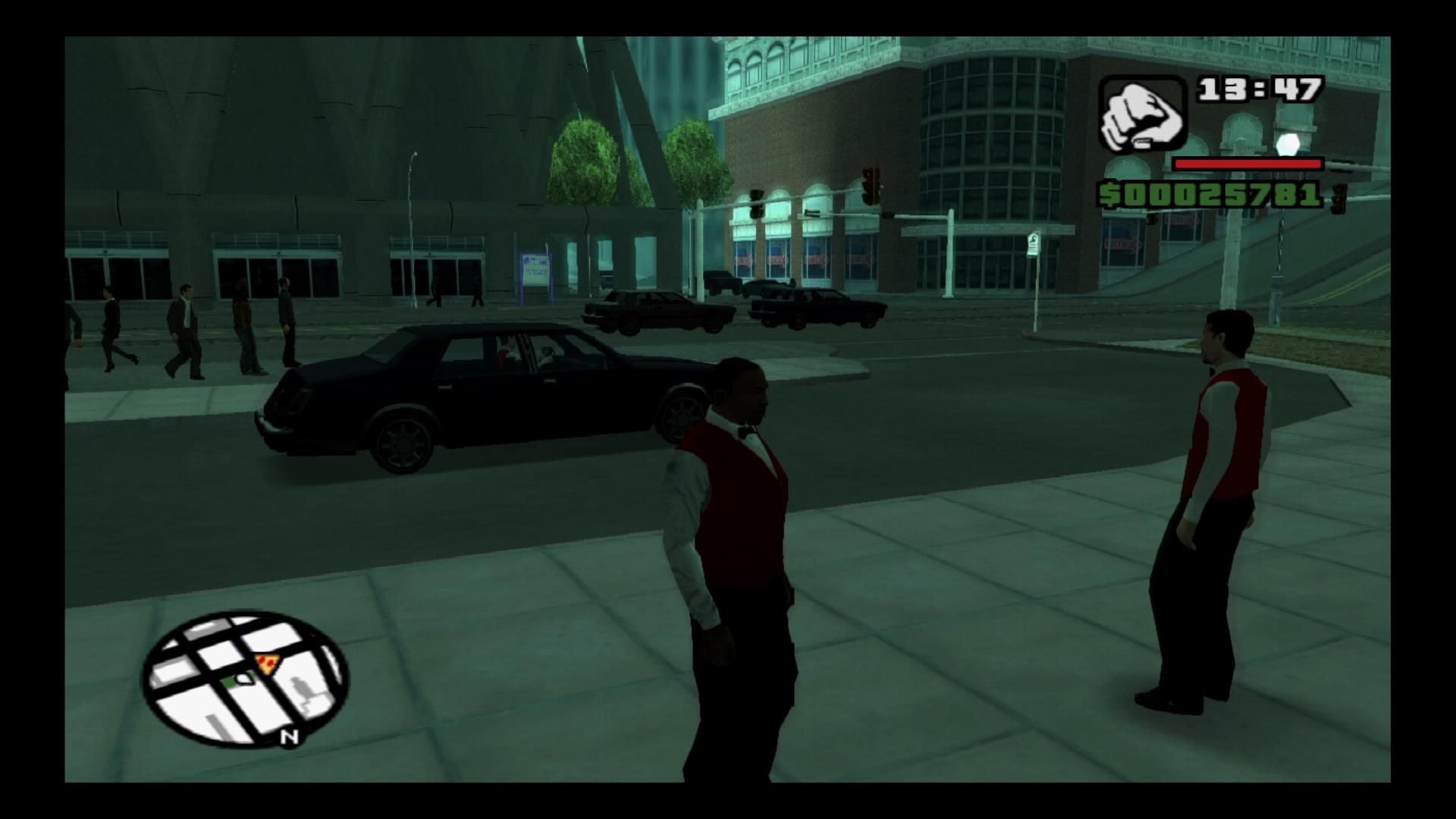
Task: Click the circular radar minimap
Action: point(244,679)
